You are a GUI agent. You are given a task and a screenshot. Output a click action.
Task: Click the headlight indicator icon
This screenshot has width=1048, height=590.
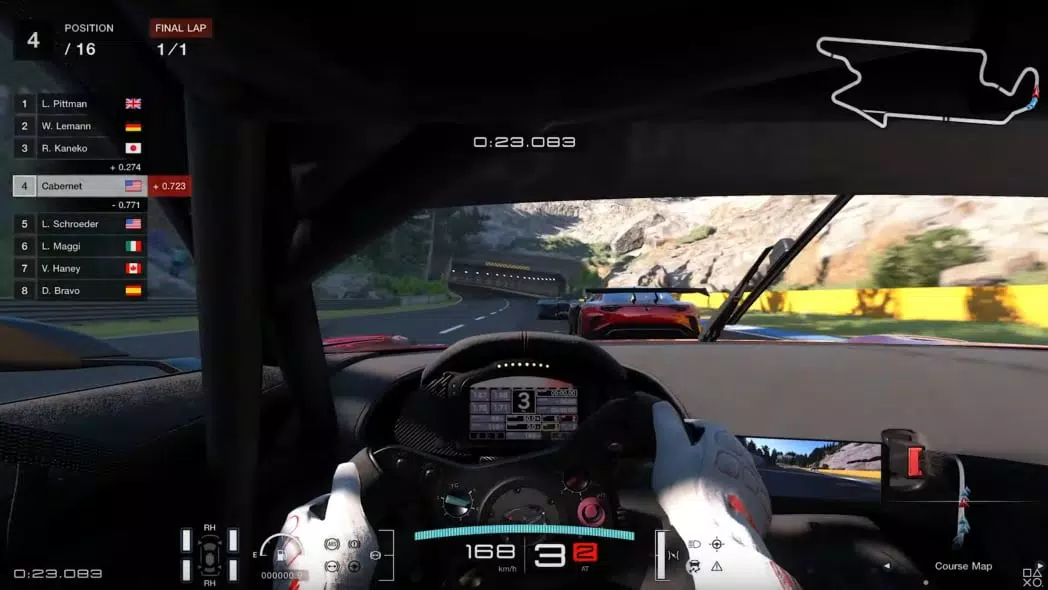694,545
